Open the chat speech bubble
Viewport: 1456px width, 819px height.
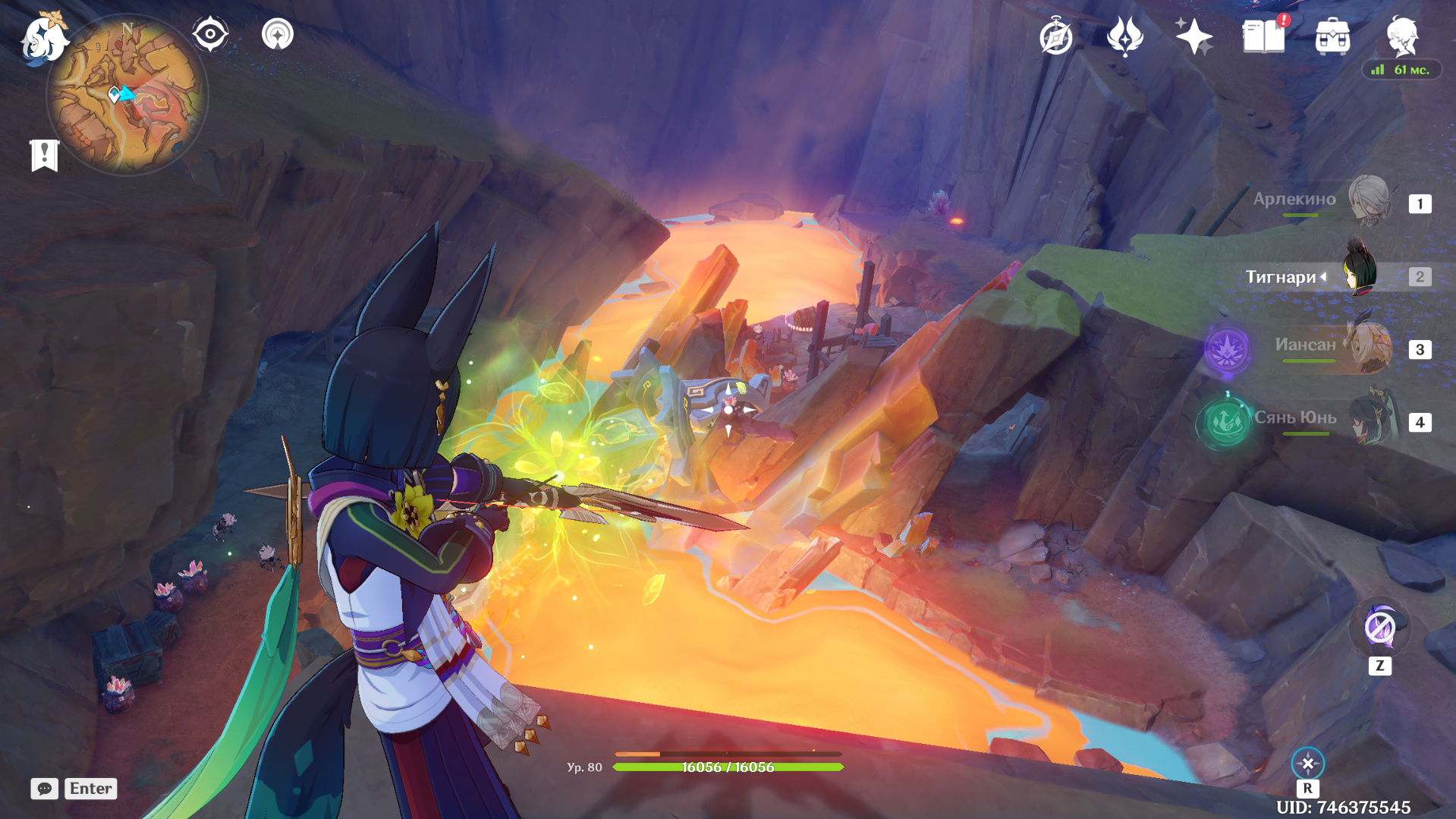[x=44, y=789]
